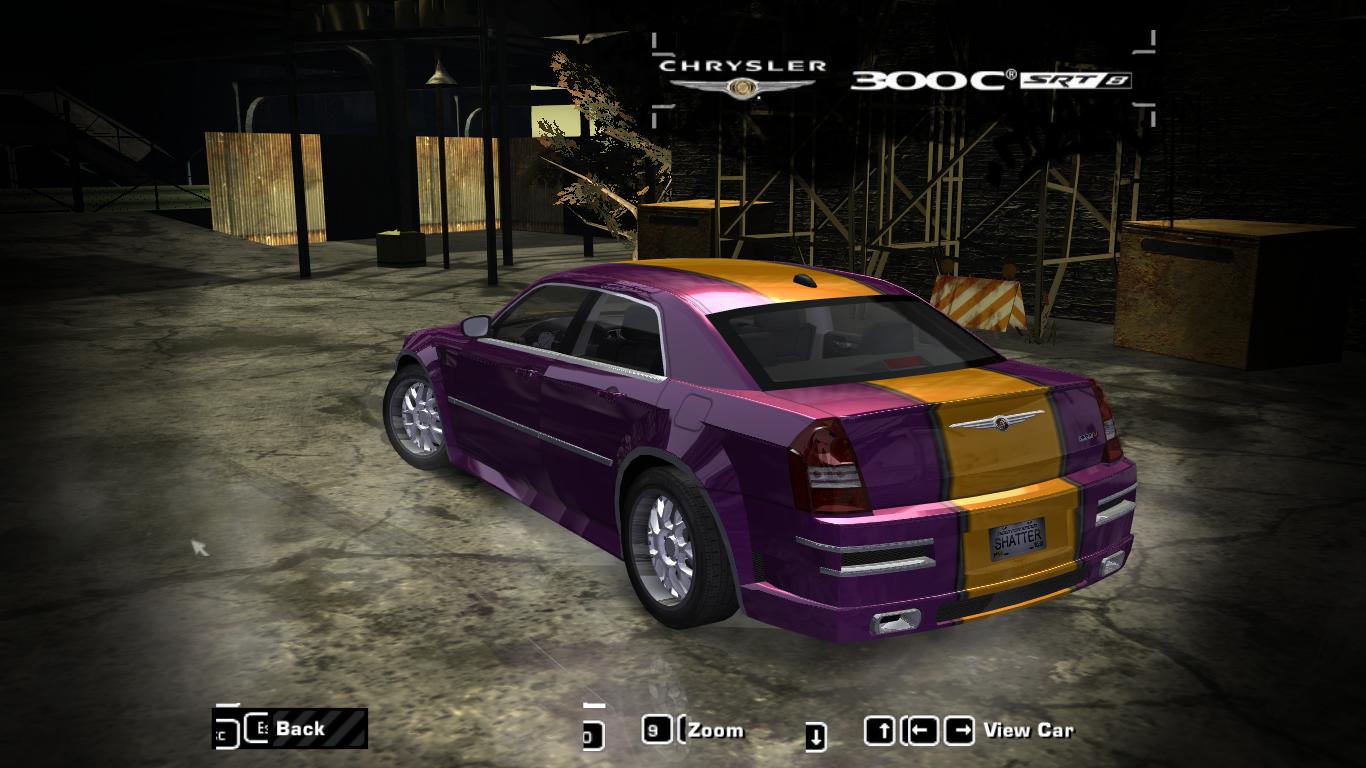Click the left bracket expander beside Zoom
This screenshot has height=768, width=1366.
[x=679, y=730]
